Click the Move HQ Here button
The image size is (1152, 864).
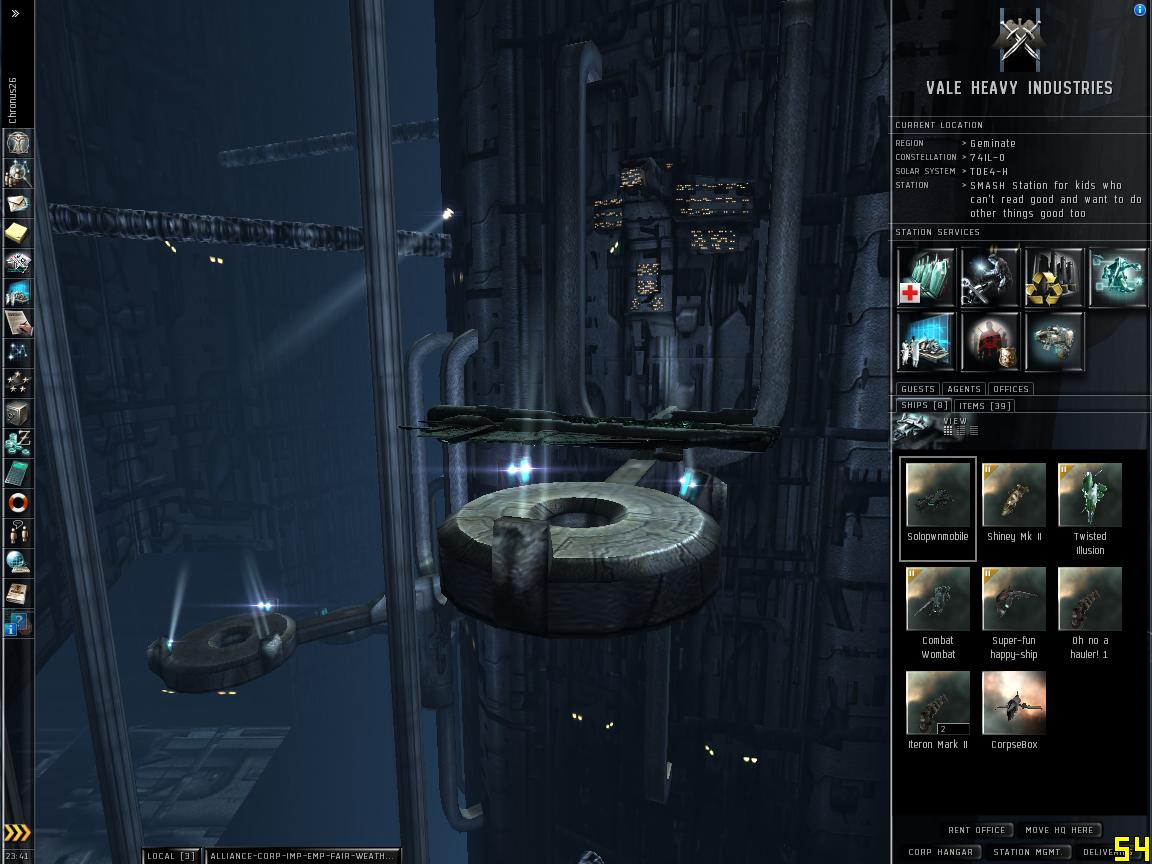(1059, 830)
